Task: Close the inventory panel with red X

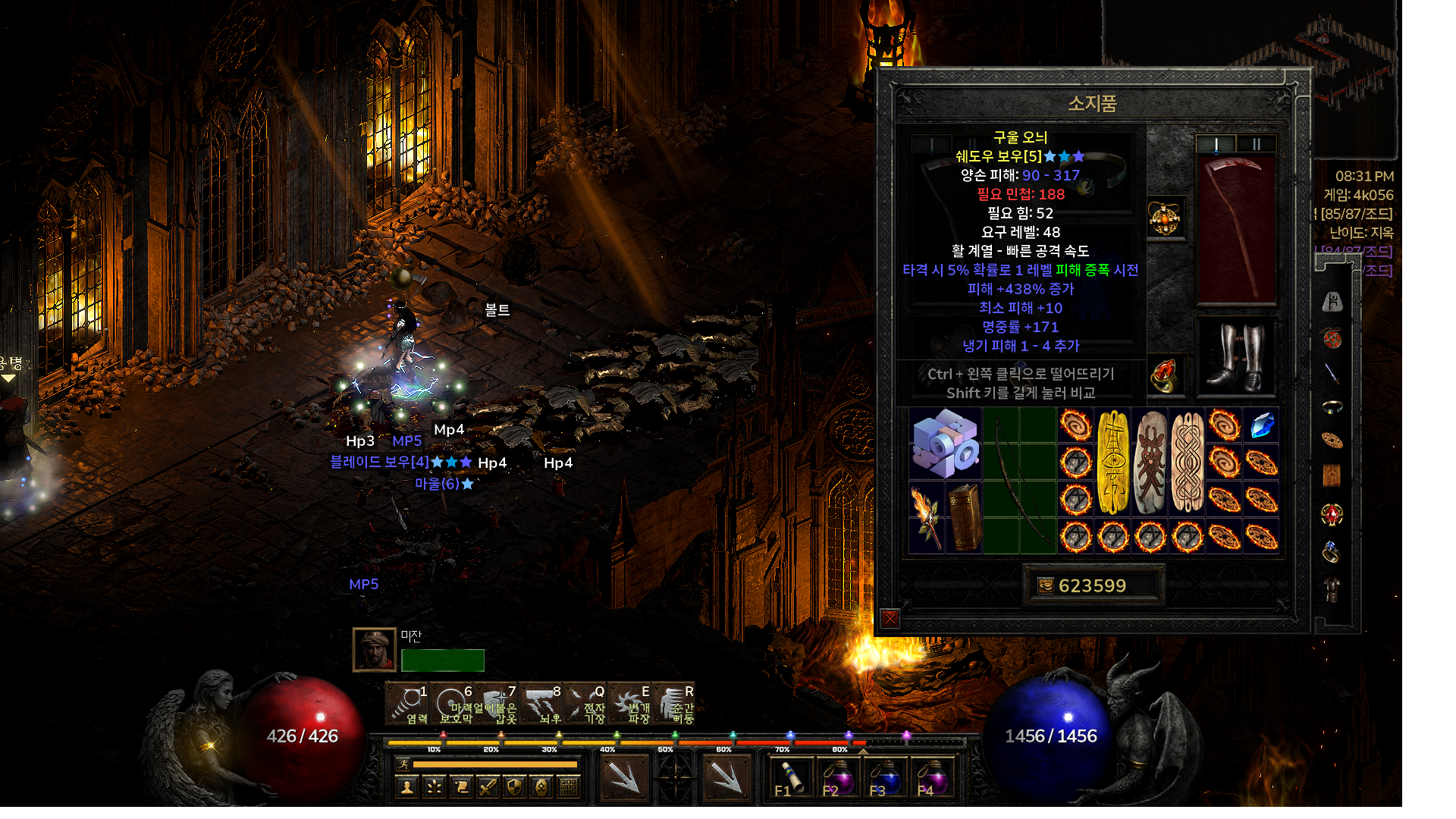Action: click(890, 619)
